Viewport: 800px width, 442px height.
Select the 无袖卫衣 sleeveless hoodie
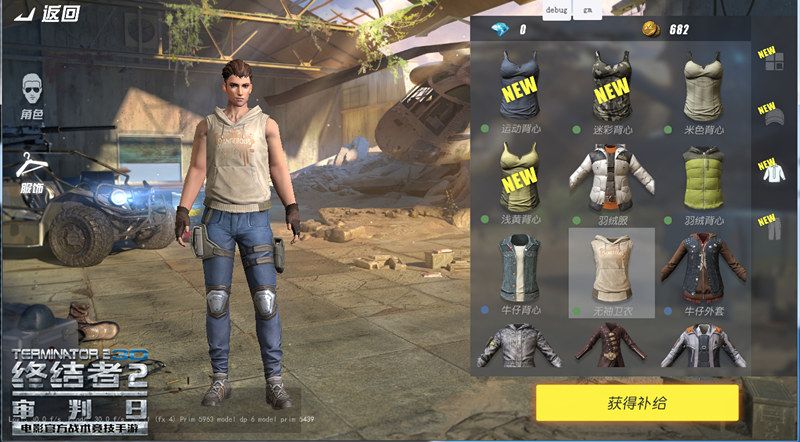pyautogui.click(x=611, y=270)
